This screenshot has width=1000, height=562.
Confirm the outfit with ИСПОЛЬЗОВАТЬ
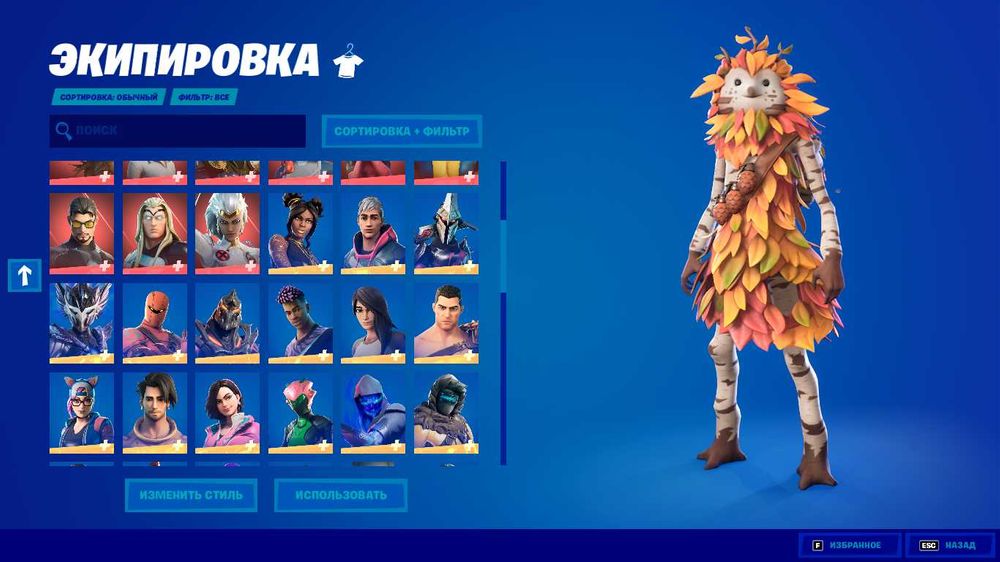341,494
